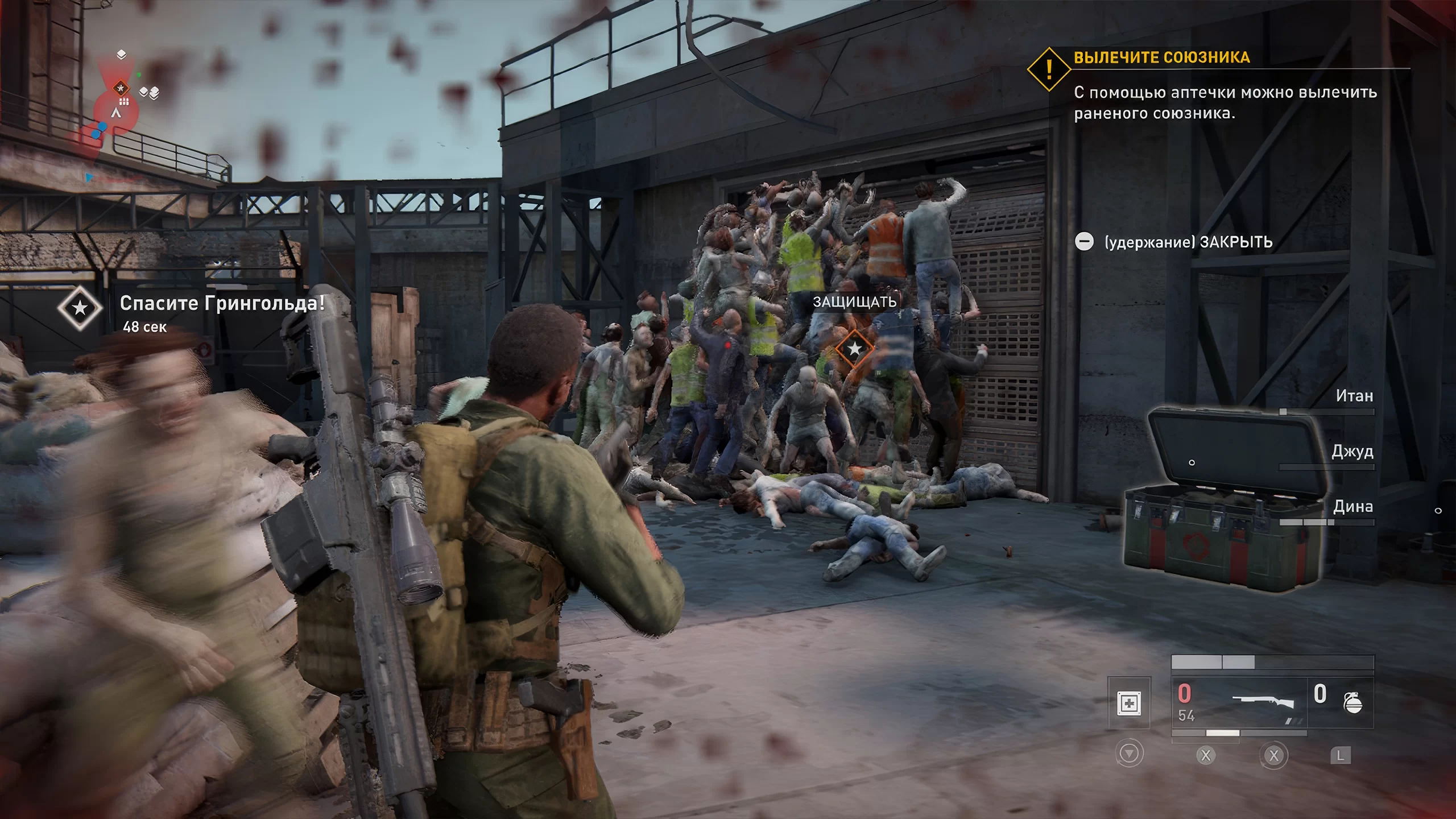The height and width of the screenshot is (819, 1456).
Task: Select the grenade icon
Action: [x=1352, y=703]
